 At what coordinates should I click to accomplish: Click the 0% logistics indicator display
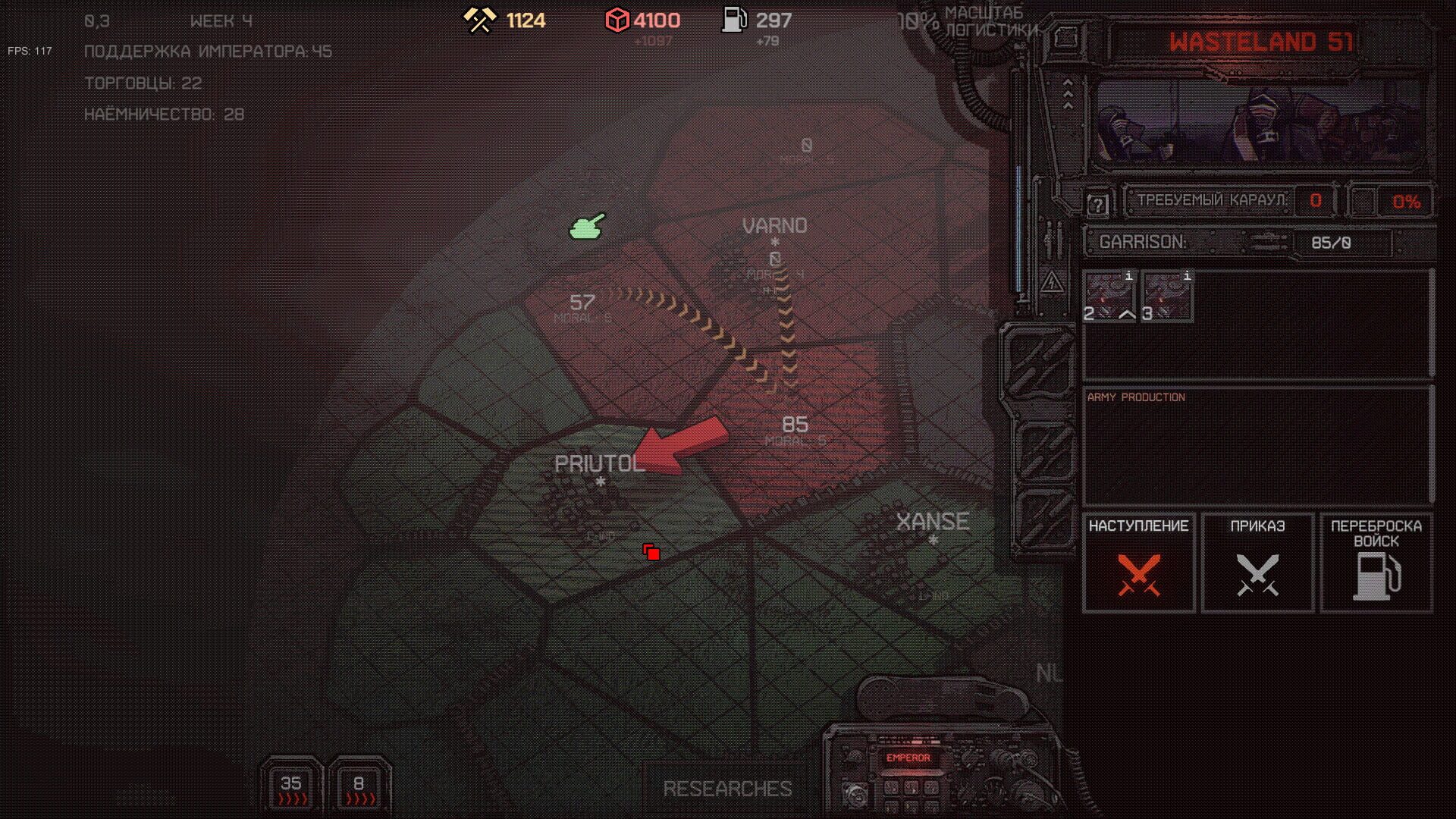[1408, 202]
